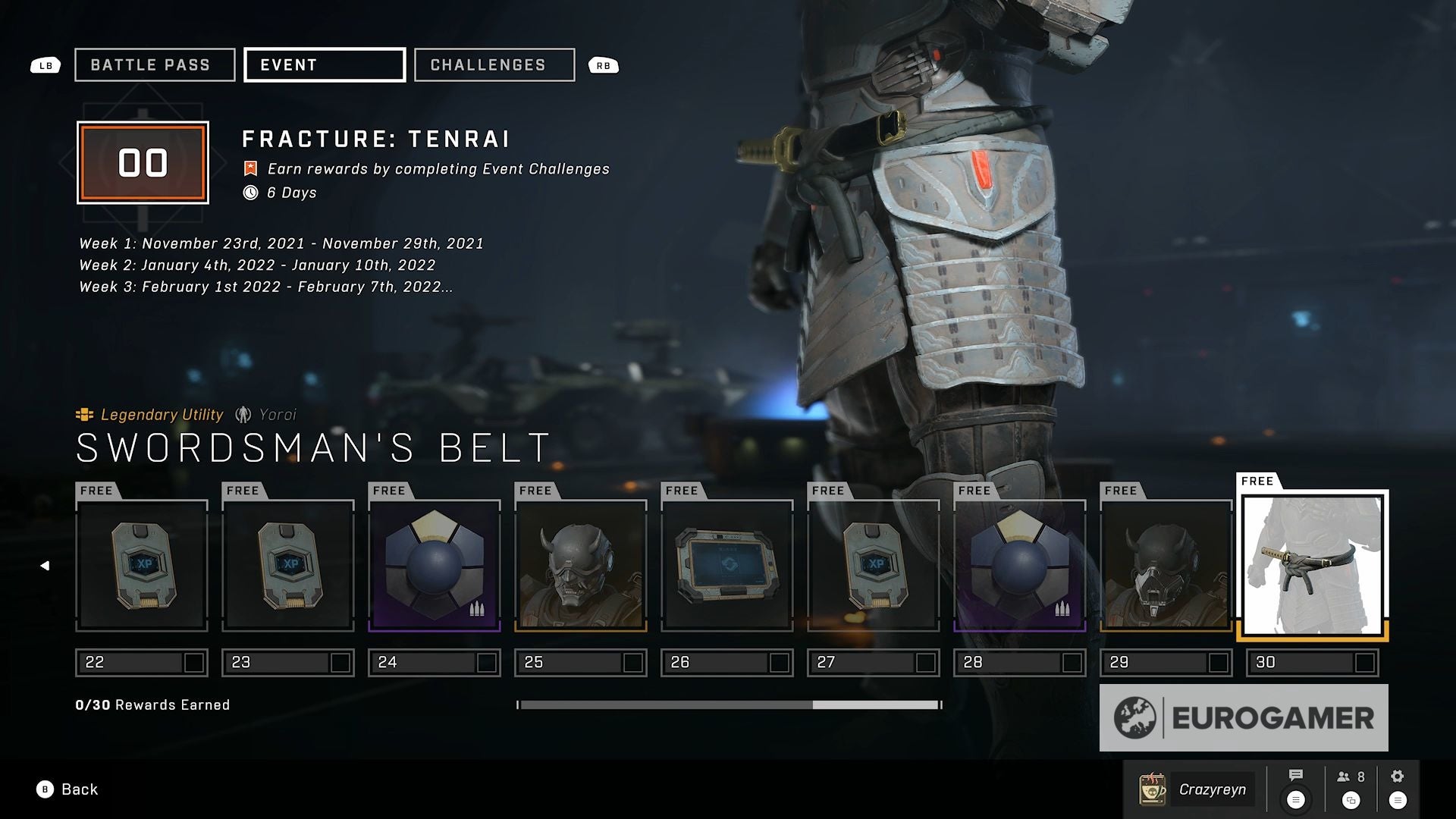Switch to the Challenges tab
1456x819 pixels.
tap(493, 65)
